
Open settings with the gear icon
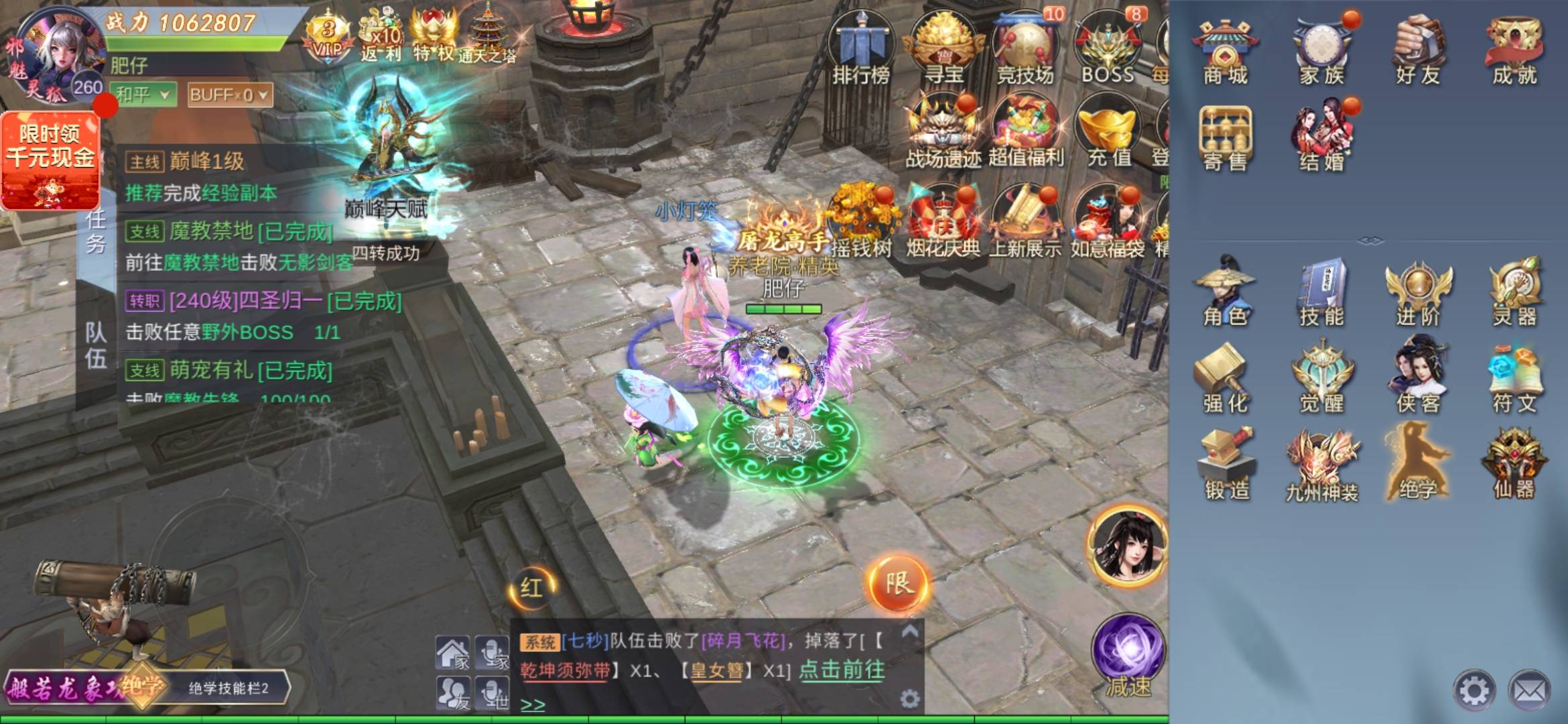1474,690
